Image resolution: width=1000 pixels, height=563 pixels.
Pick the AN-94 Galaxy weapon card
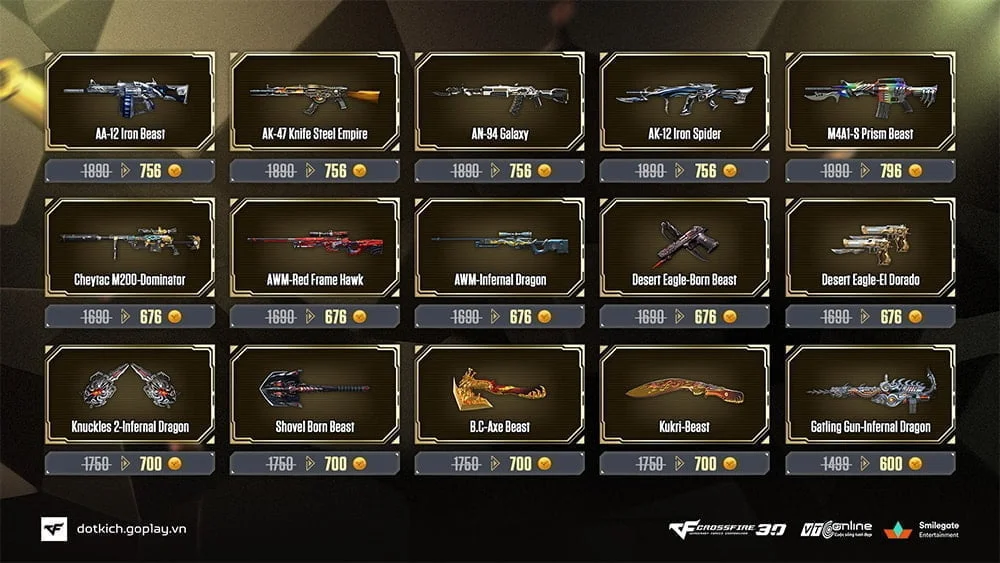tap(499, 101)
